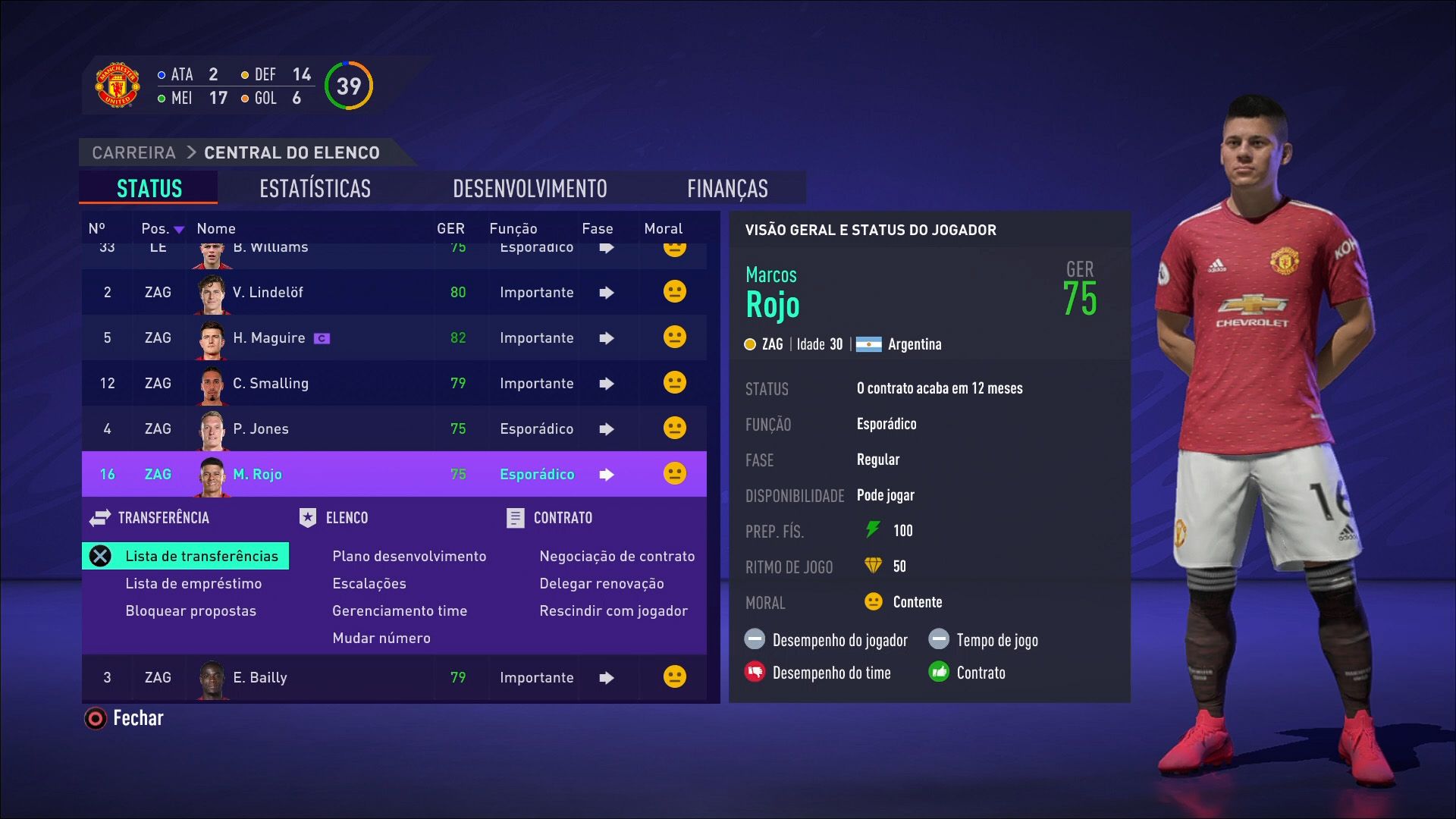1456x819 pixels.
Task: Click the CONTRATO document icon
Action: point(516,518)
